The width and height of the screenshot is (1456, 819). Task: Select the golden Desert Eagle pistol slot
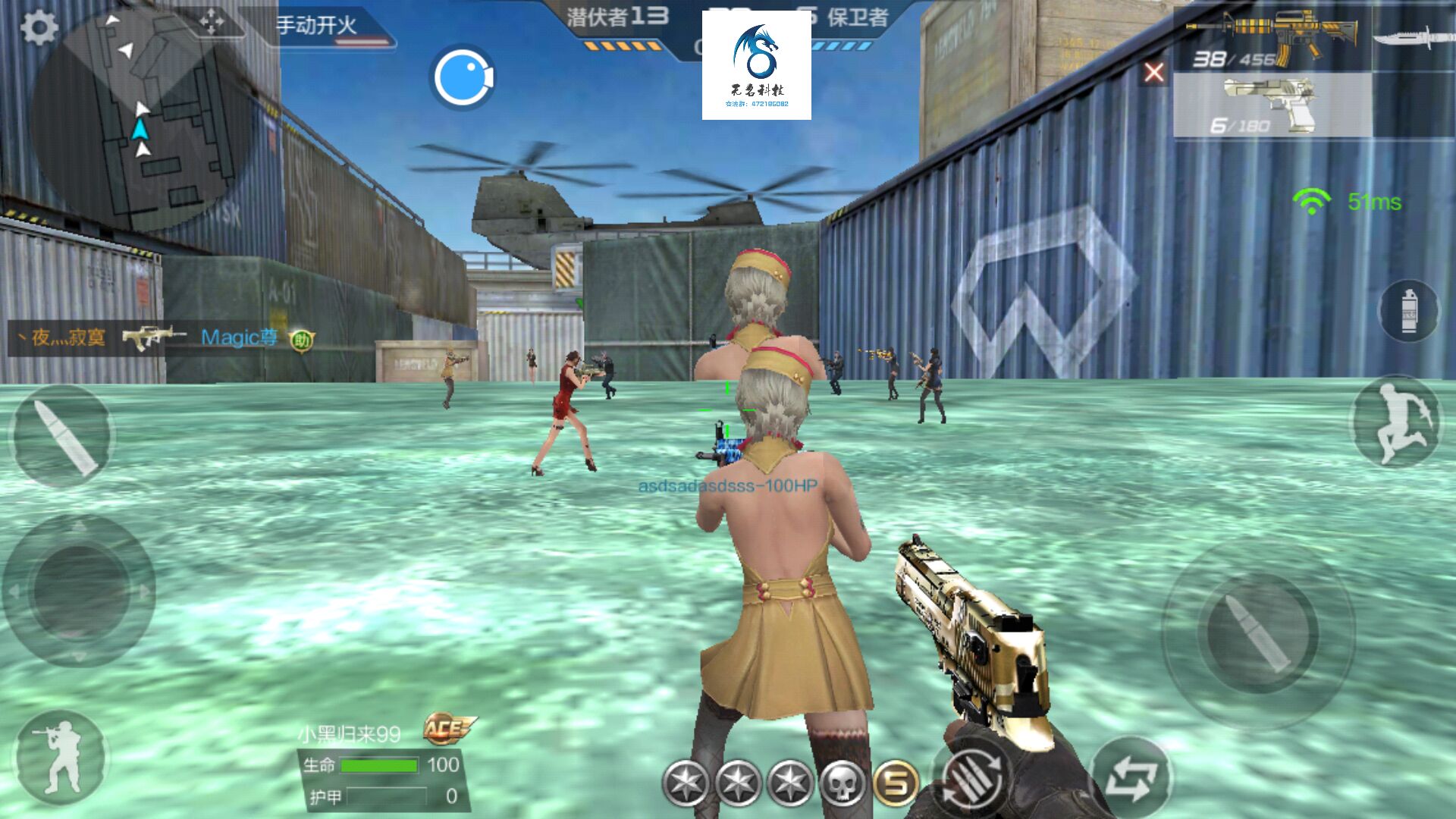click(x=1272, y=106)
